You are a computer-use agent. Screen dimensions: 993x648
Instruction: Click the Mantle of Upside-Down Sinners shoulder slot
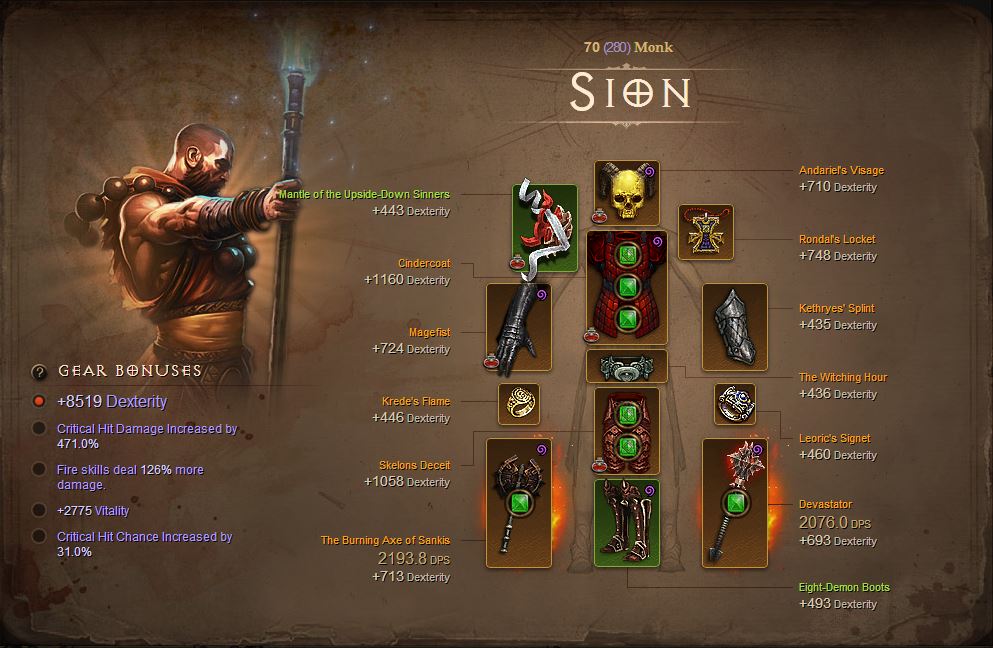point(545,227)
